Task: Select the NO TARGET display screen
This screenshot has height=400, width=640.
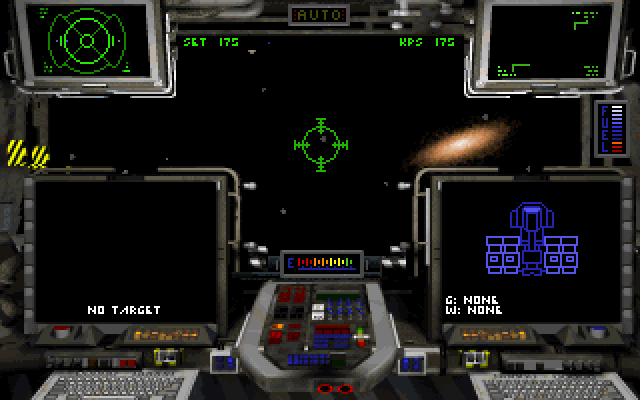Action: [124, 250]
